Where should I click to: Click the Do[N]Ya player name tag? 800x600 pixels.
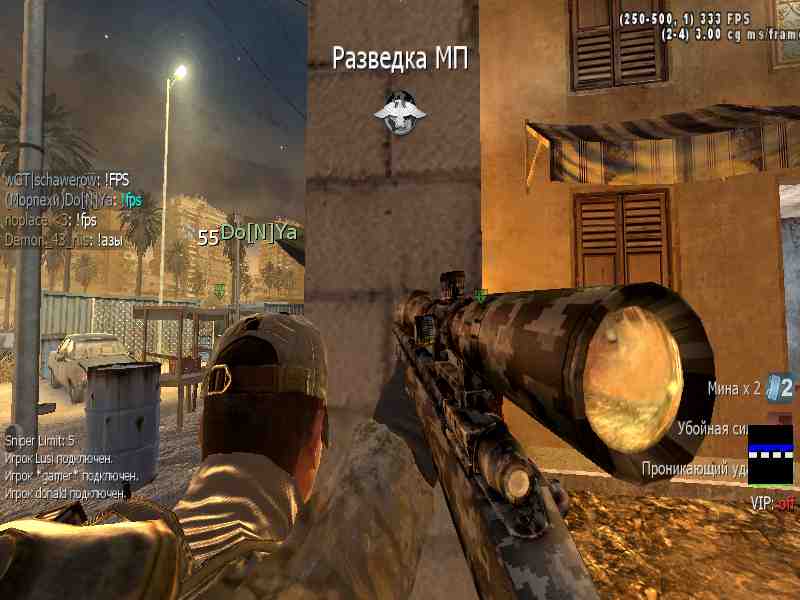coord(259,233)
